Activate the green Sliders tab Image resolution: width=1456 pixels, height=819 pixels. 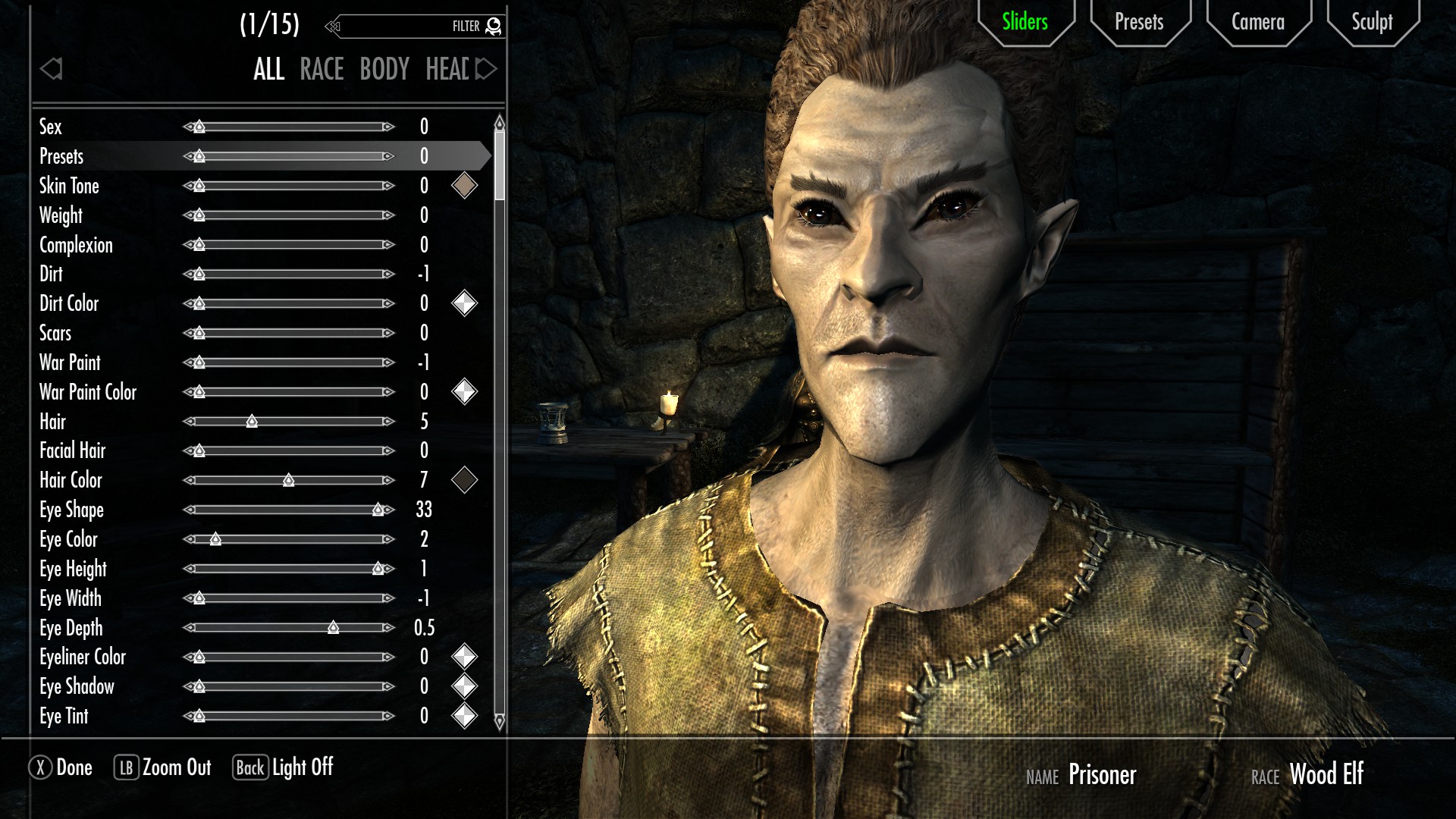(x=1025, y=22)
